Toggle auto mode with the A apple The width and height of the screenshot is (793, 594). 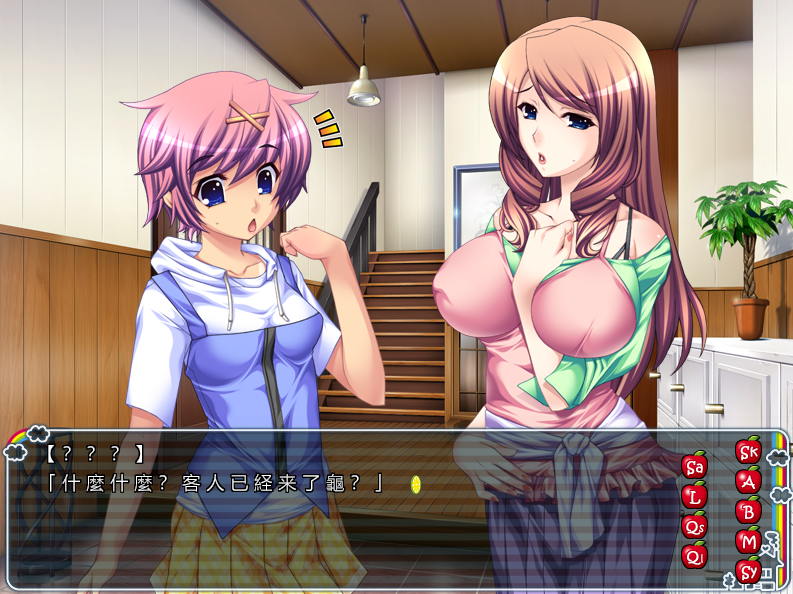[x=748, y=481]
